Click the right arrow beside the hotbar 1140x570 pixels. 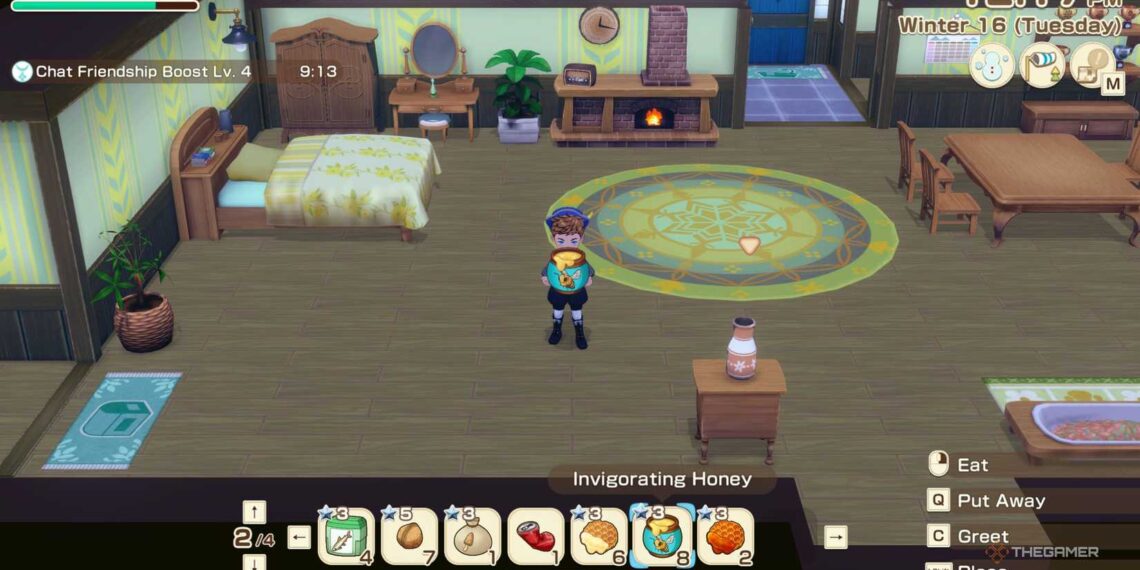coord(835,537)
